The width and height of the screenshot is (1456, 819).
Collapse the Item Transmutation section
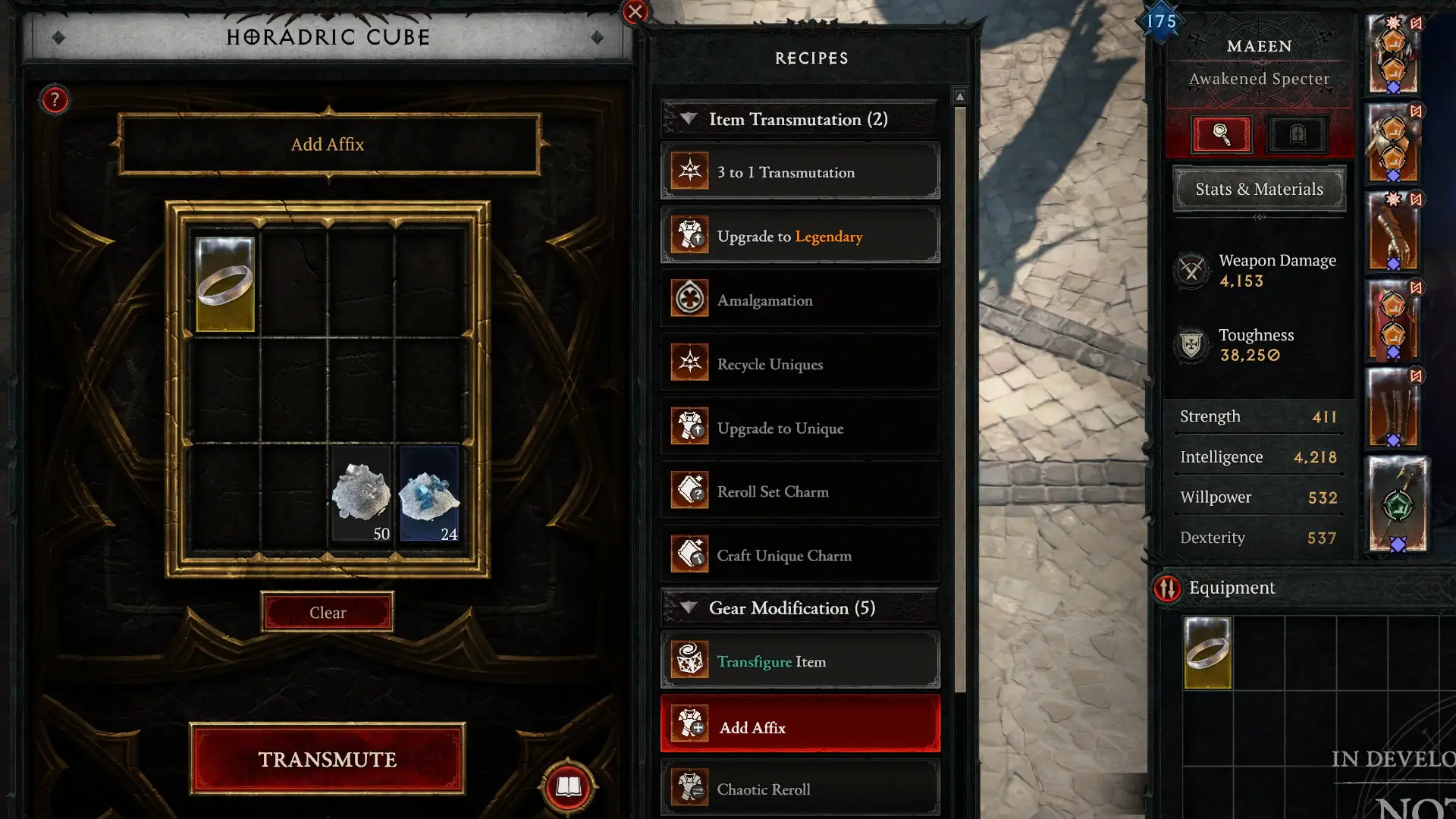point(689,119)
